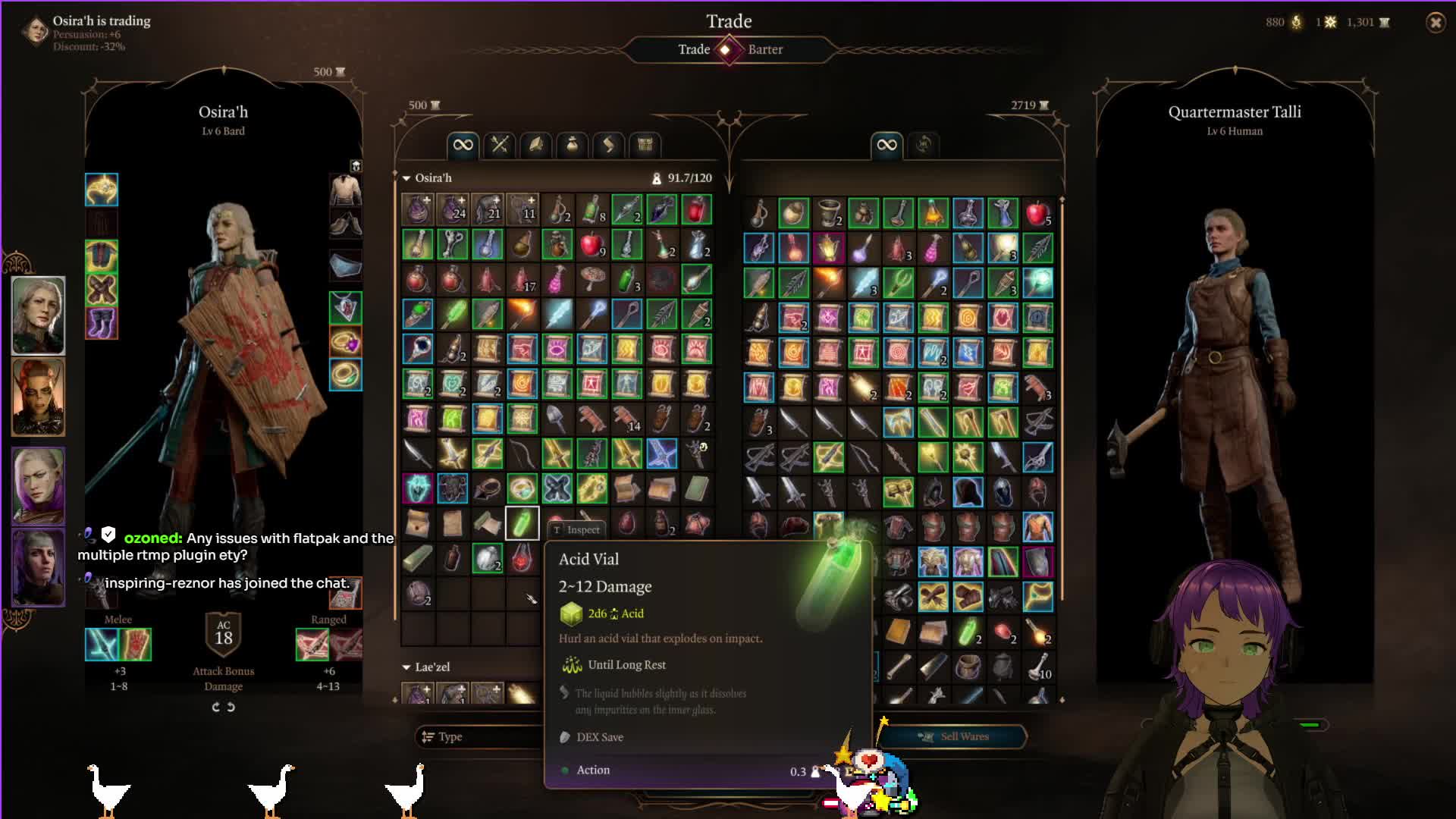Select the purple-haired companion portrait

click(38, 485)
